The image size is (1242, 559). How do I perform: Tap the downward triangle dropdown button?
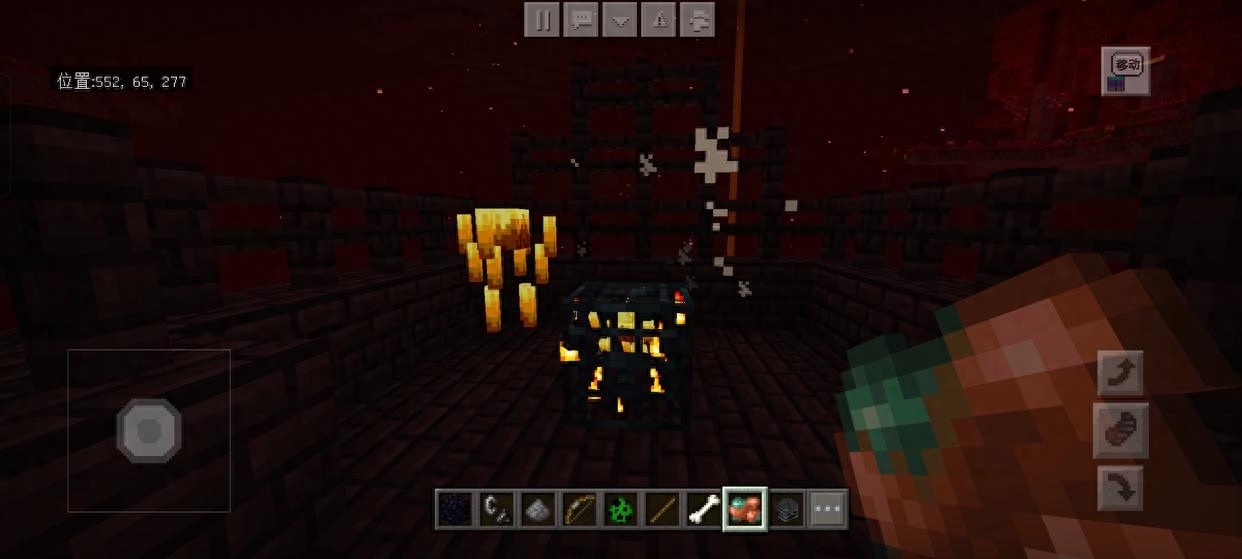tap(620, 20)
